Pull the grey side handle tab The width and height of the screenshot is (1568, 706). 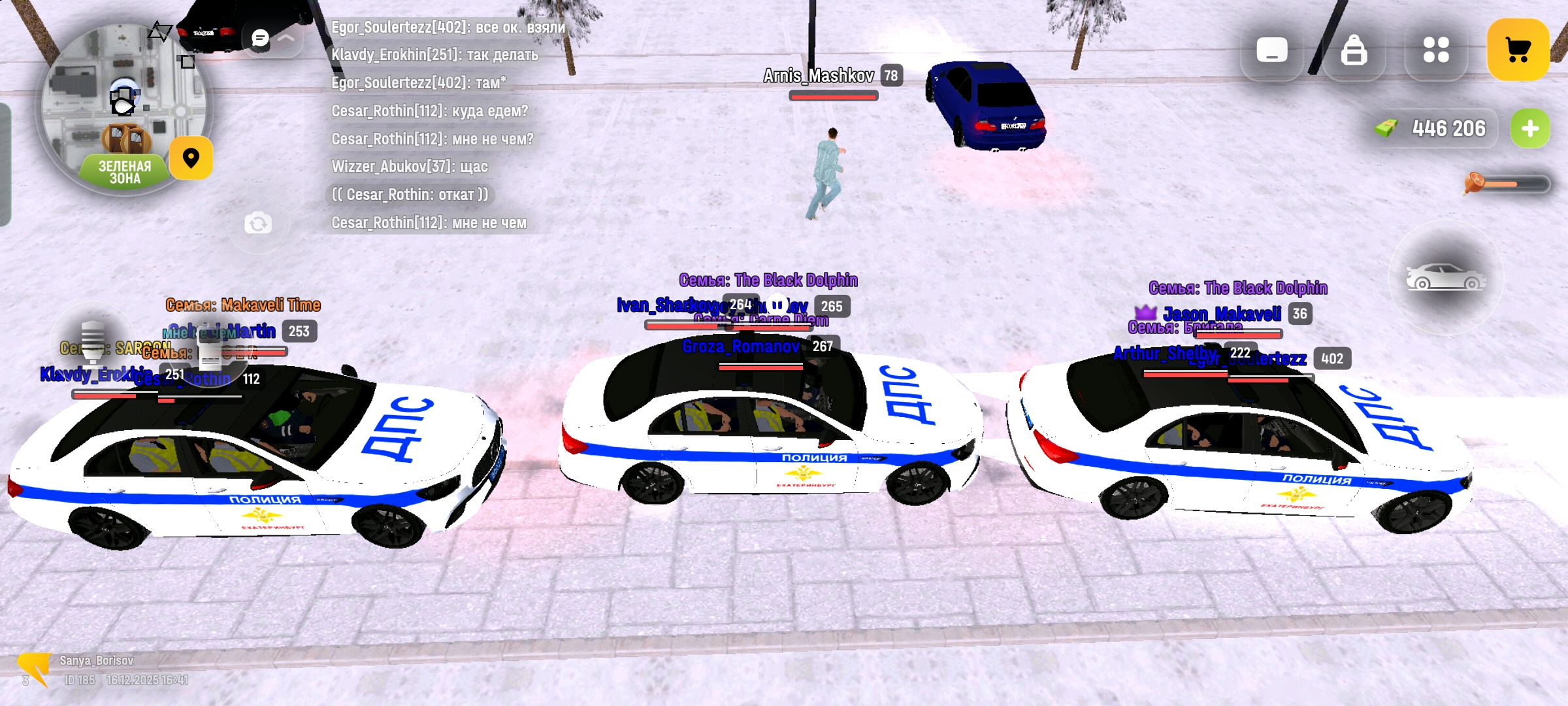tap(5, 163)
